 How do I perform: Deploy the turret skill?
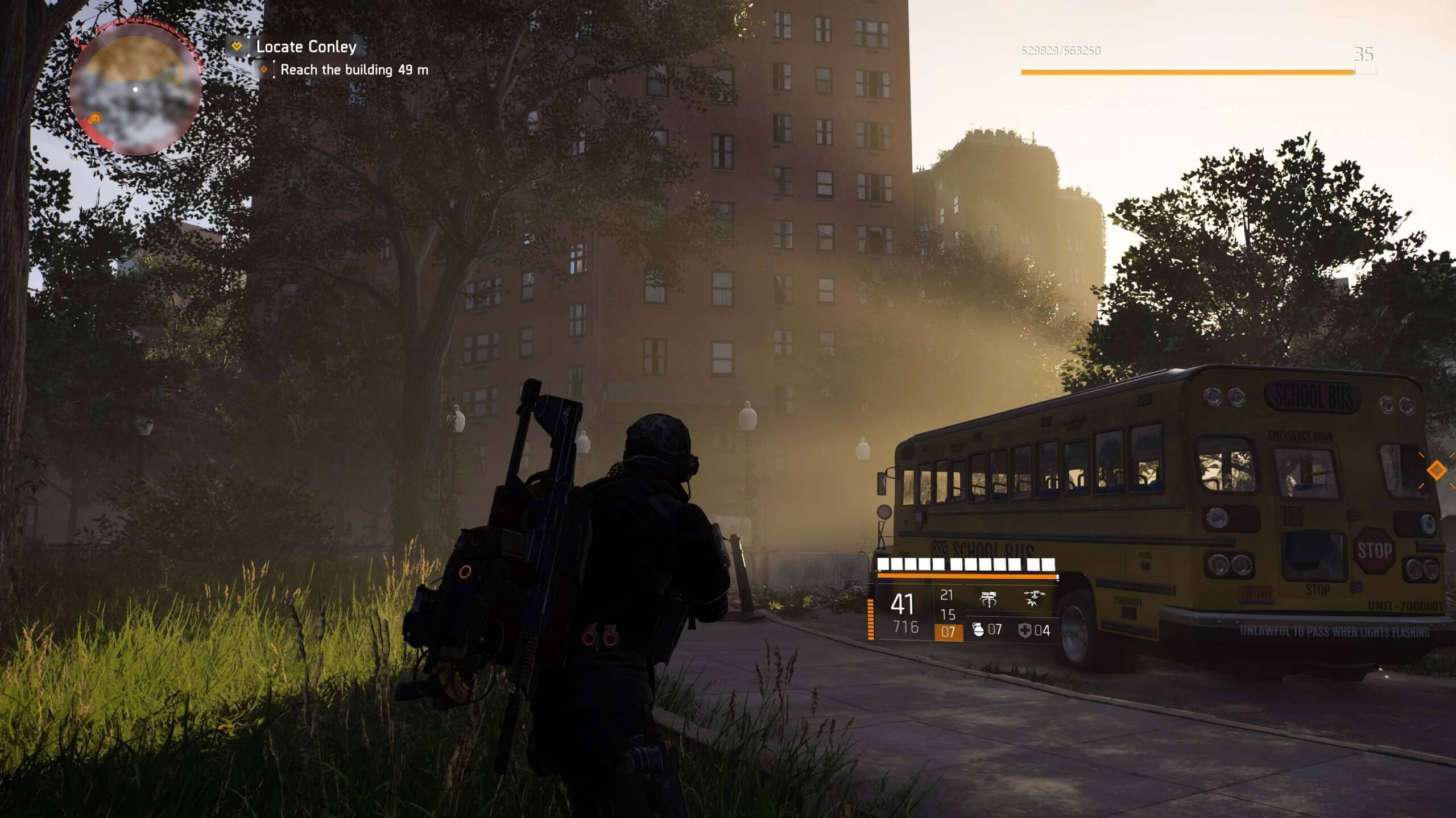(x=988, y=599)
